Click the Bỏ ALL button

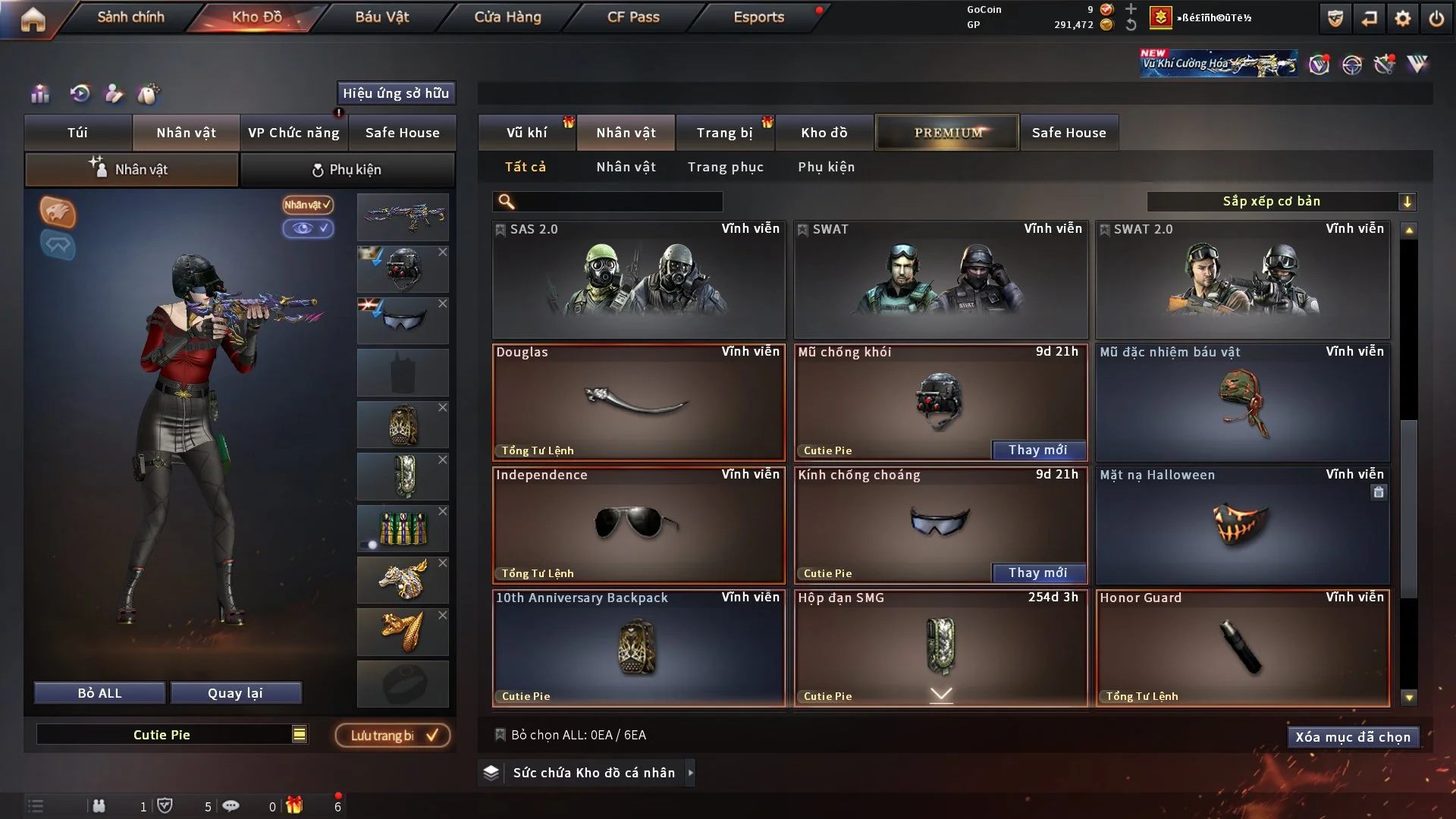(x=99, y=693)
